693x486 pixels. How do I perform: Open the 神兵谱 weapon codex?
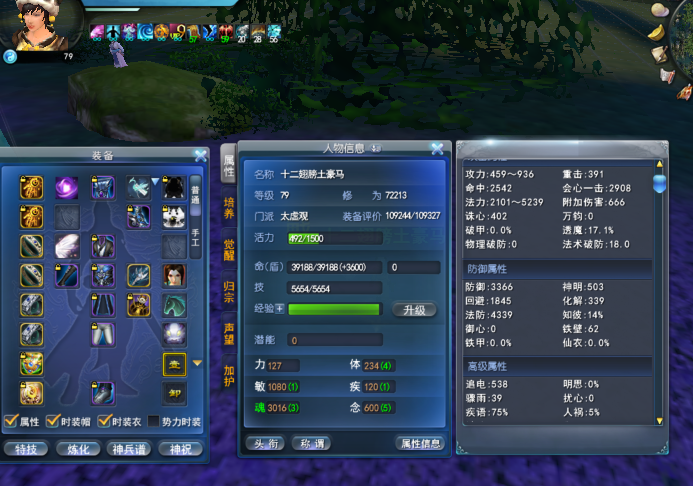pos(129,449)
